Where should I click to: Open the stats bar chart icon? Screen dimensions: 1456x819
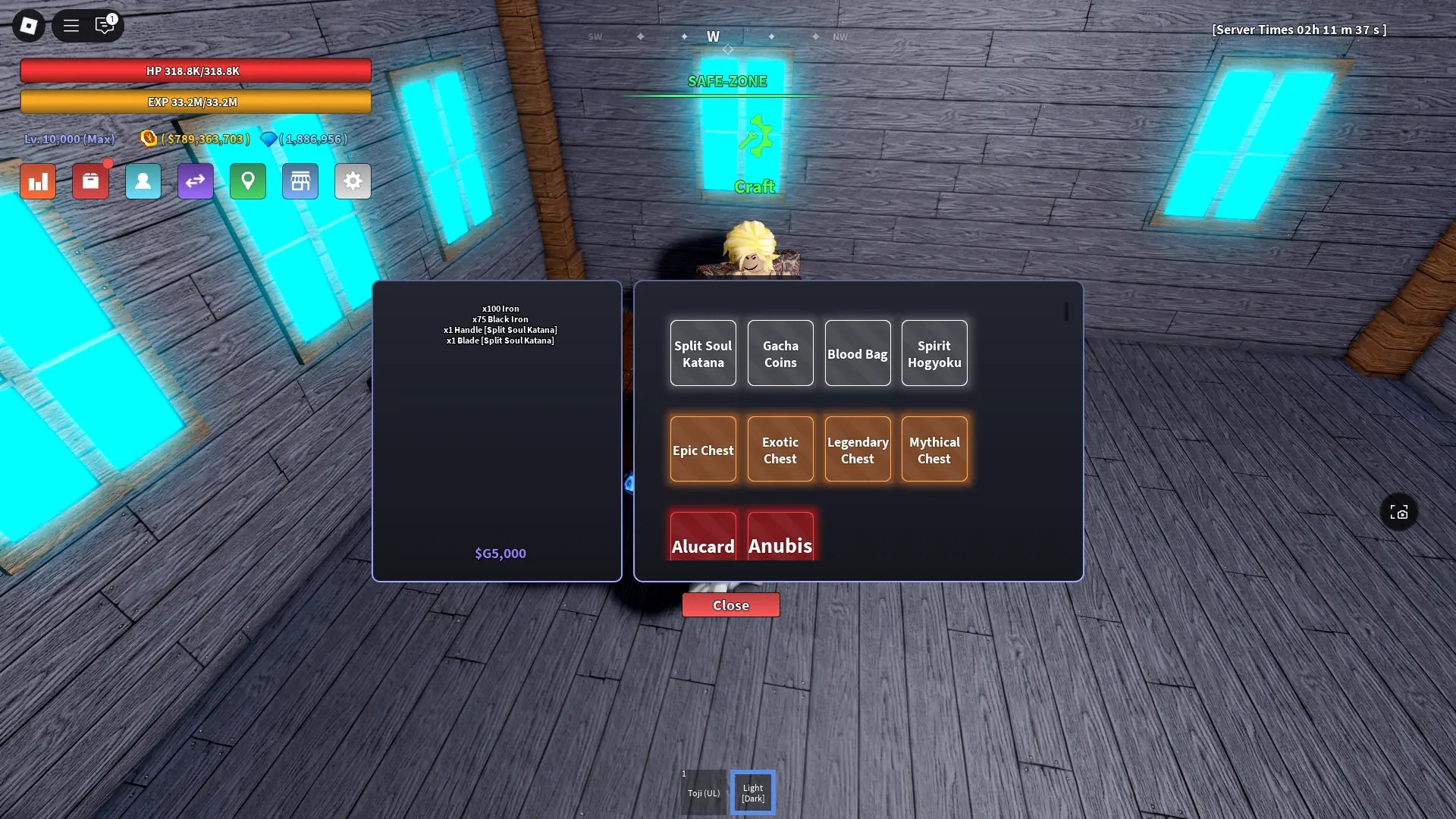[x=38, y=181]
